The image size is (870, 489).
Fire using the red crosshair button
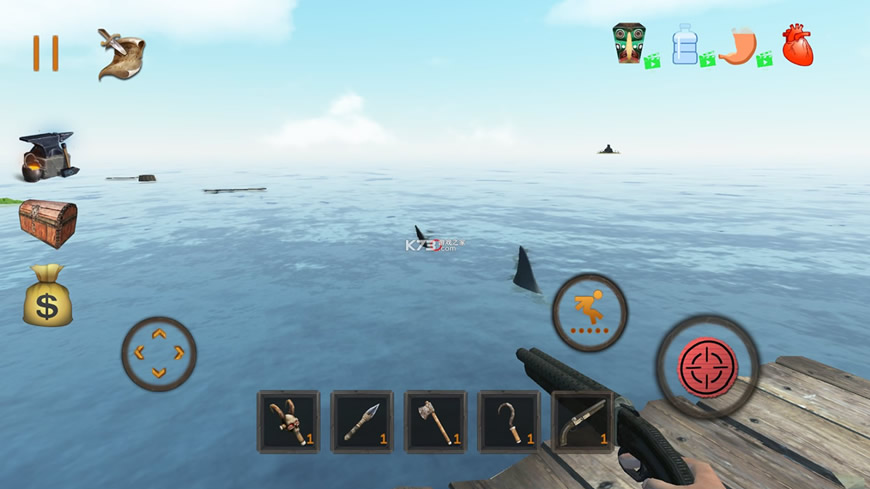pyautogui.click(x=708, y=367)
